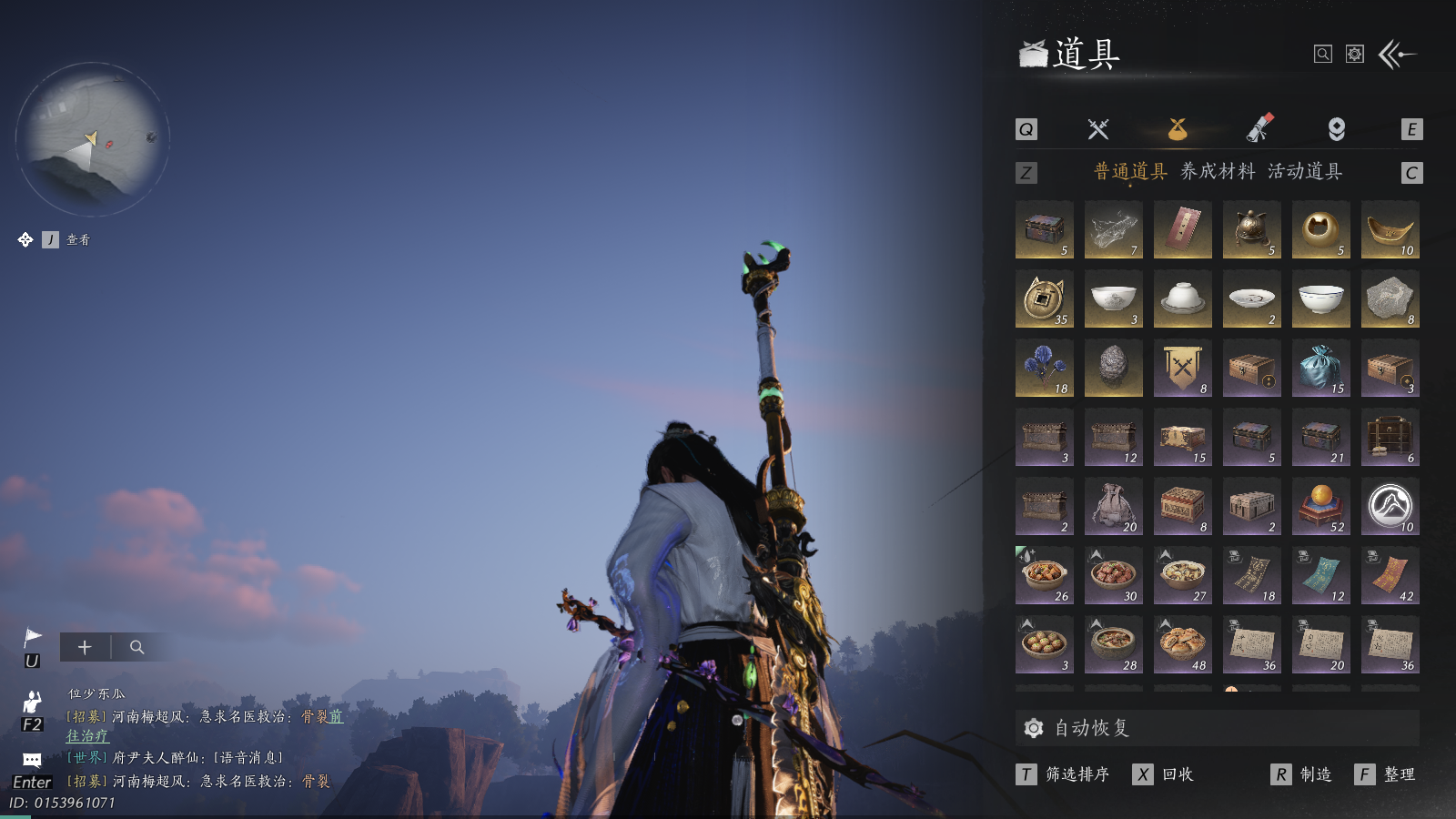
Task: Close the inventory with the back arrow
Action: (1398, 55)
